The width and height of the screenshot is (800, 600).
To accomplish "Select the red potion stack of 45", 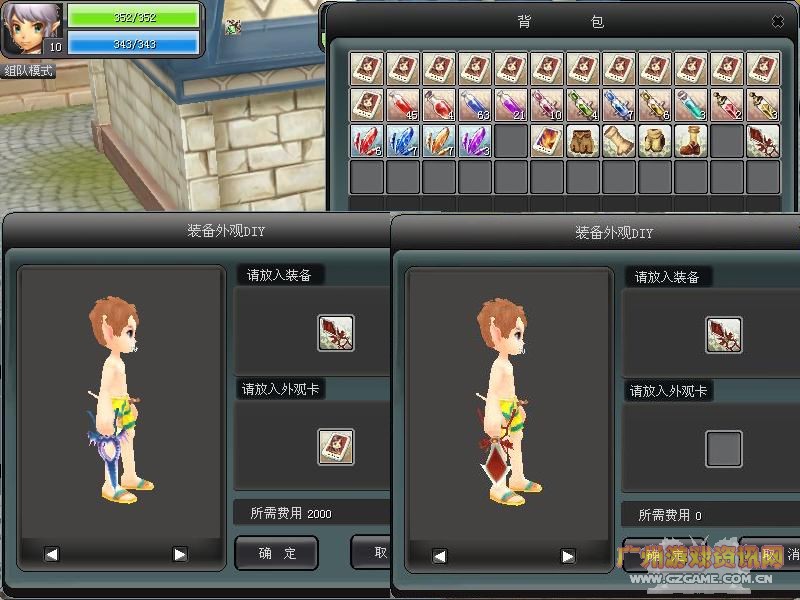I will (x=403, y=105).
